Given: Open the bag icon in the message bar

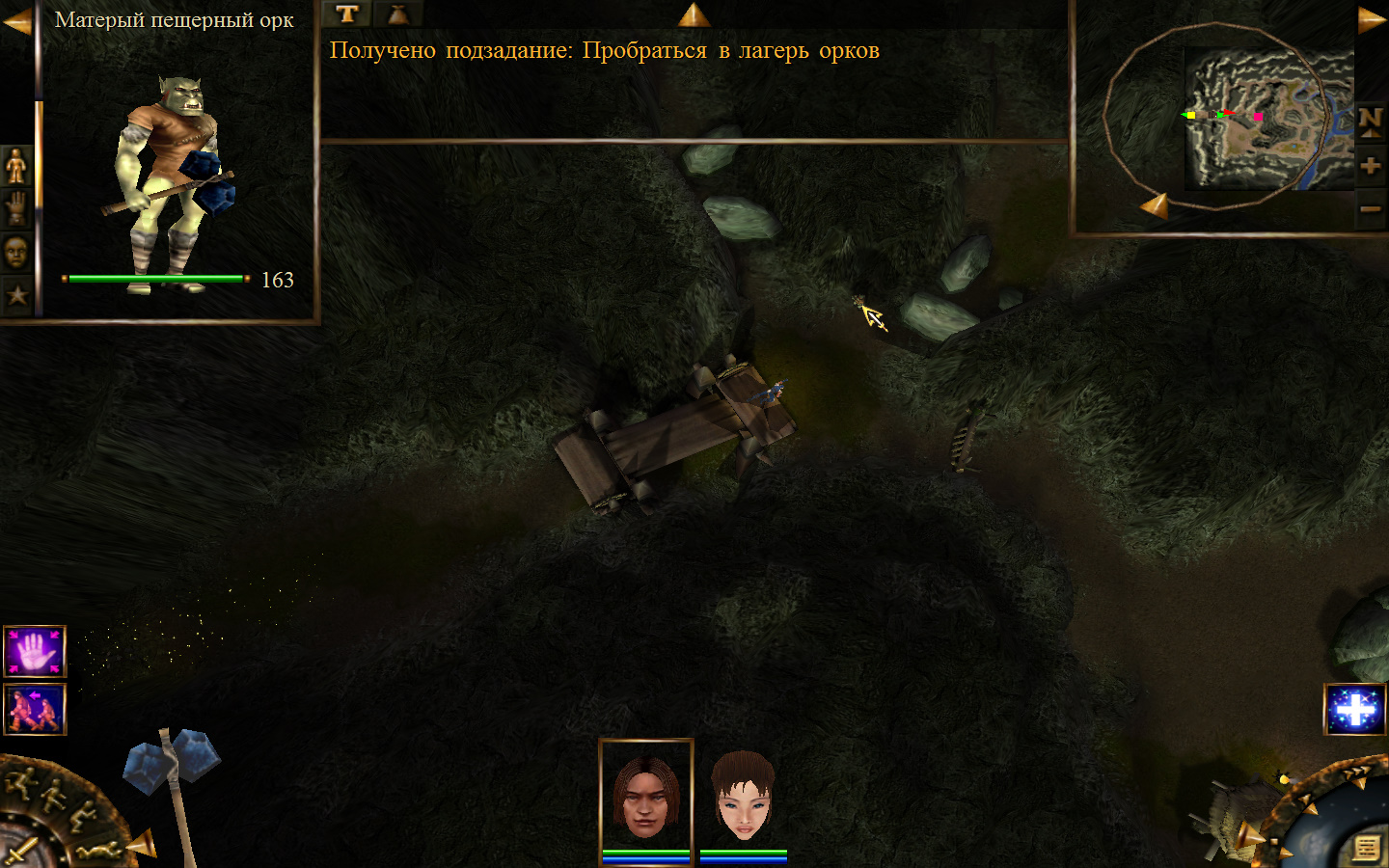Looking at the screenshot, I should 397,14.
